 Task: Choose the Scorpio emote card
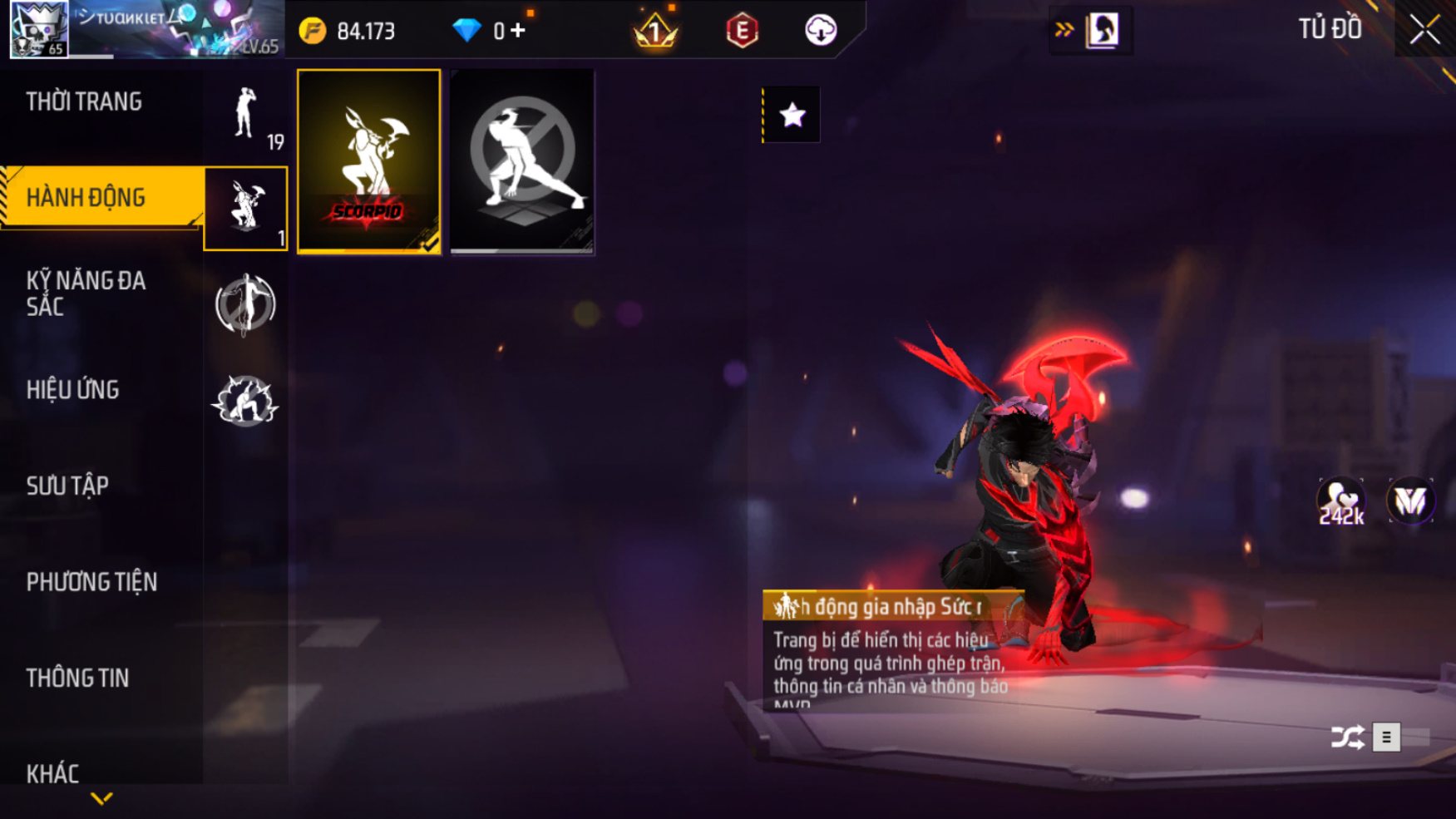point(369,161)
